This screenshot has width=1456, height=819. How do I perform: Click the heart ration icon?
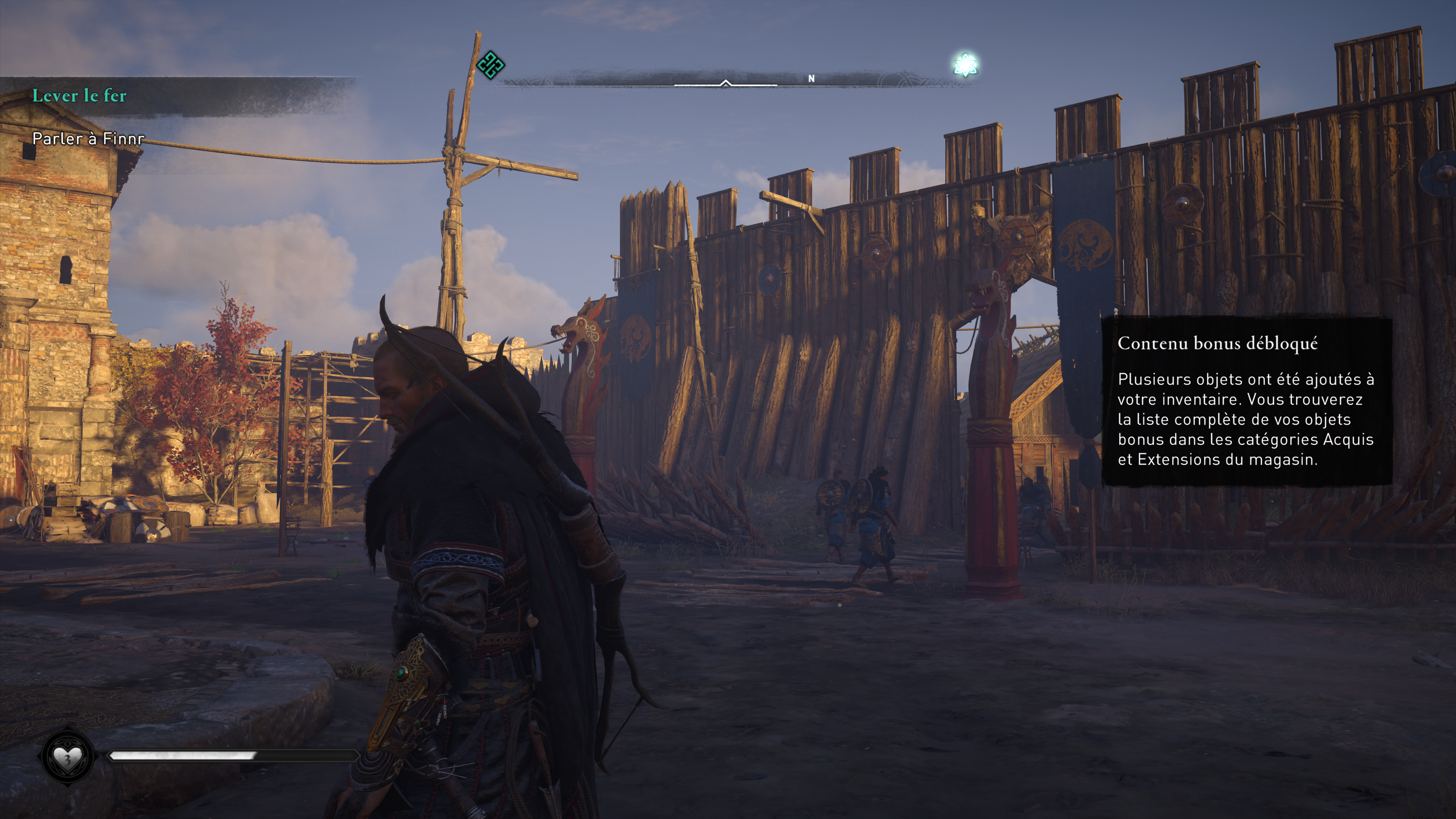click(x=67, y=756)
